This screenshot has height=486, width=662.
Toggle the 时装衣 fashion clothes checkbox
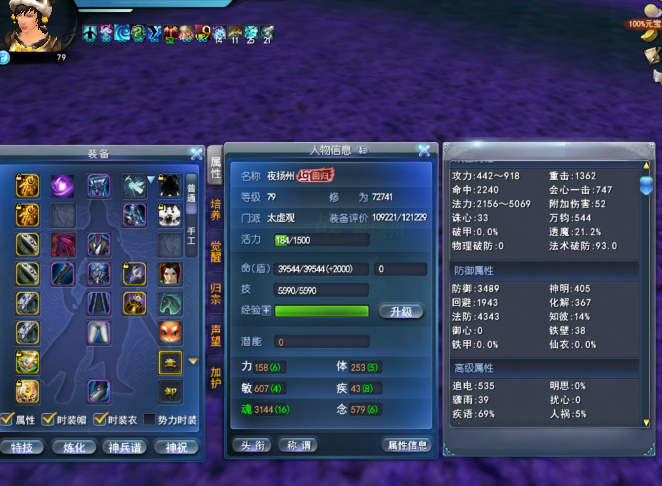pos(100,420)
